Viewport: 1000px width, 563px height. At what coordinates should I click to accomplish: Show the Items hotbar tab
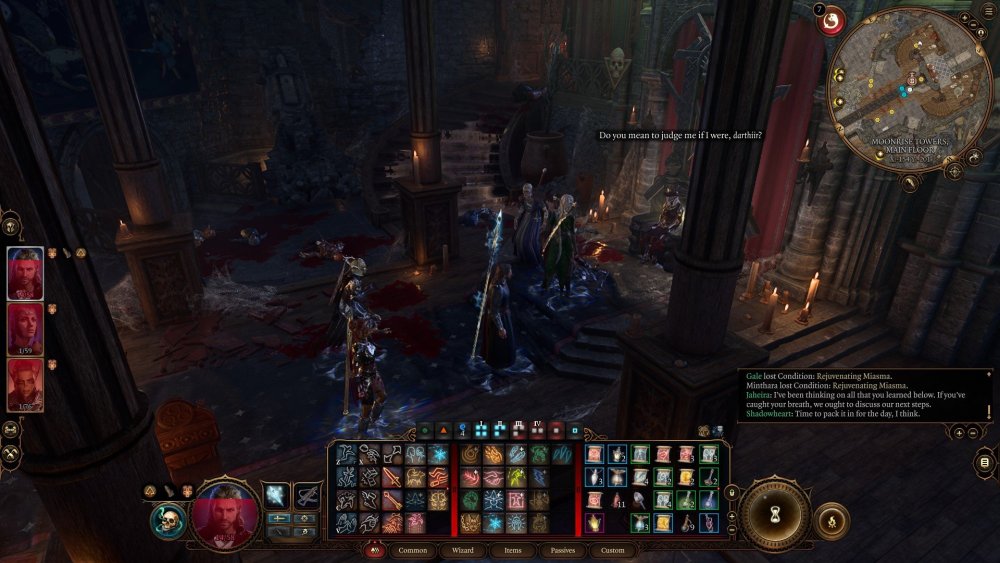[x=512, y=550]
